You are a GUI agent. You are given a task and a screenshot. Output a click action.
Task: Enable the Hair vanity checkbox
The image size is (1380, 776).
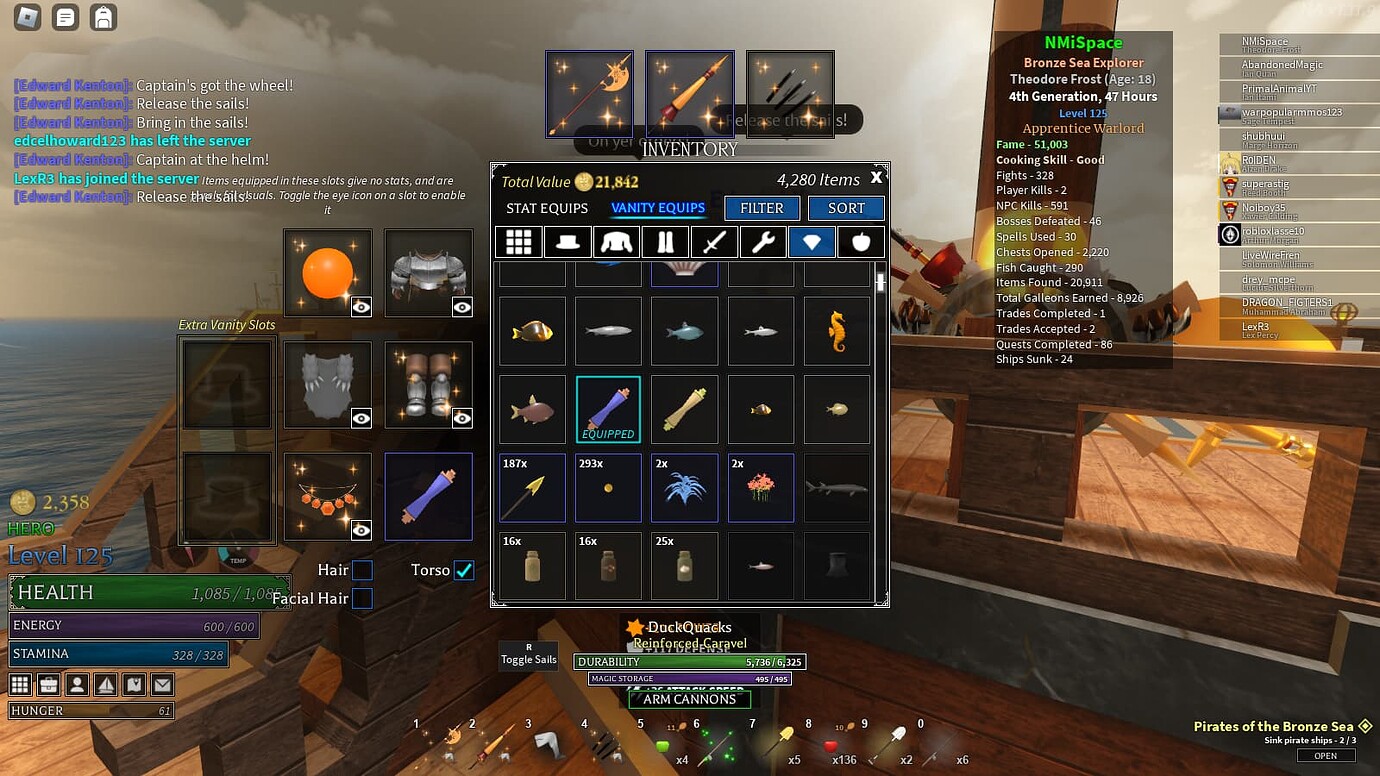click(361, 570)
